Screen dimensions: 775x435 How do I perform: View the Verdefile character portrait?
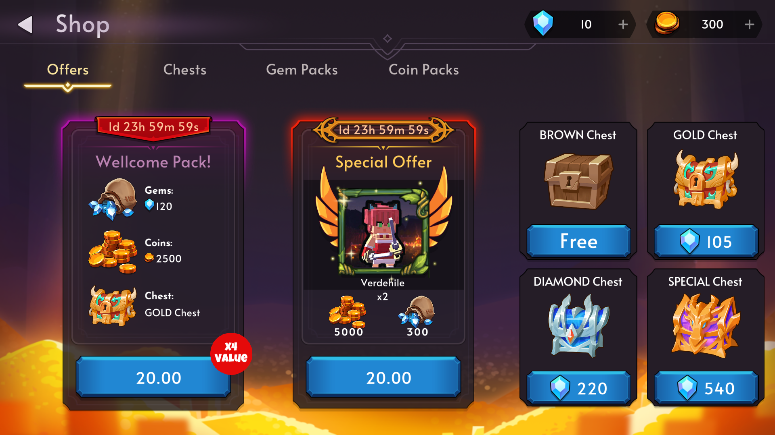(382, 228)
